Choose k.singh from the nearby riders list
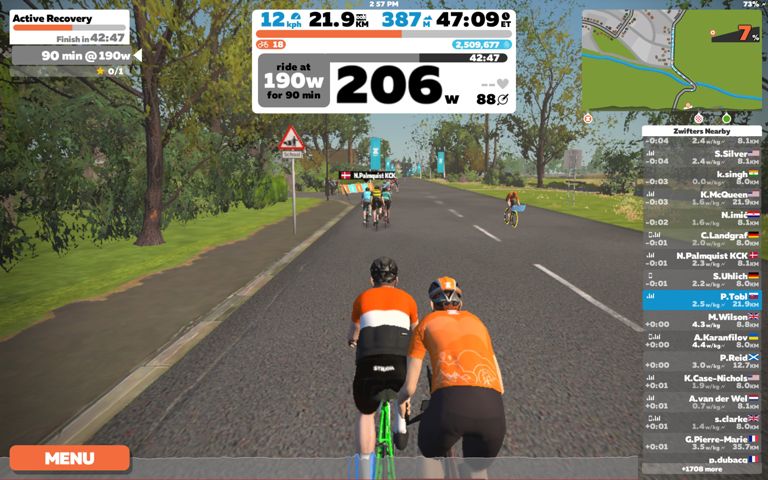 click(701, 177)
